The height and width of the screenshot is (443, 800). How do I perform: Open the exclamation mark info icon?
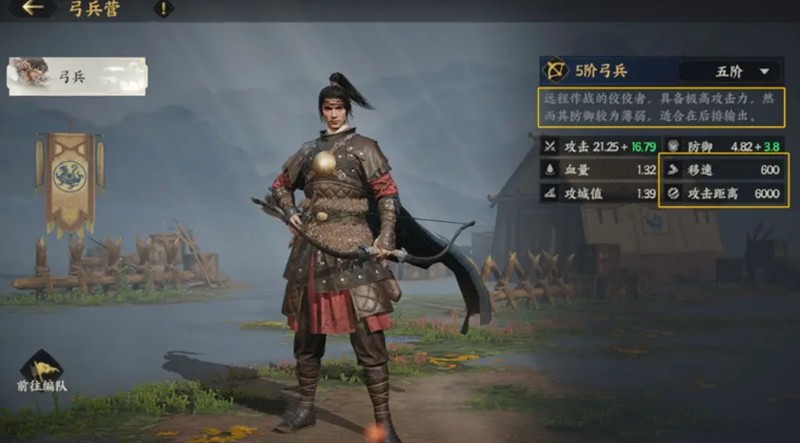tap(162, 9)
